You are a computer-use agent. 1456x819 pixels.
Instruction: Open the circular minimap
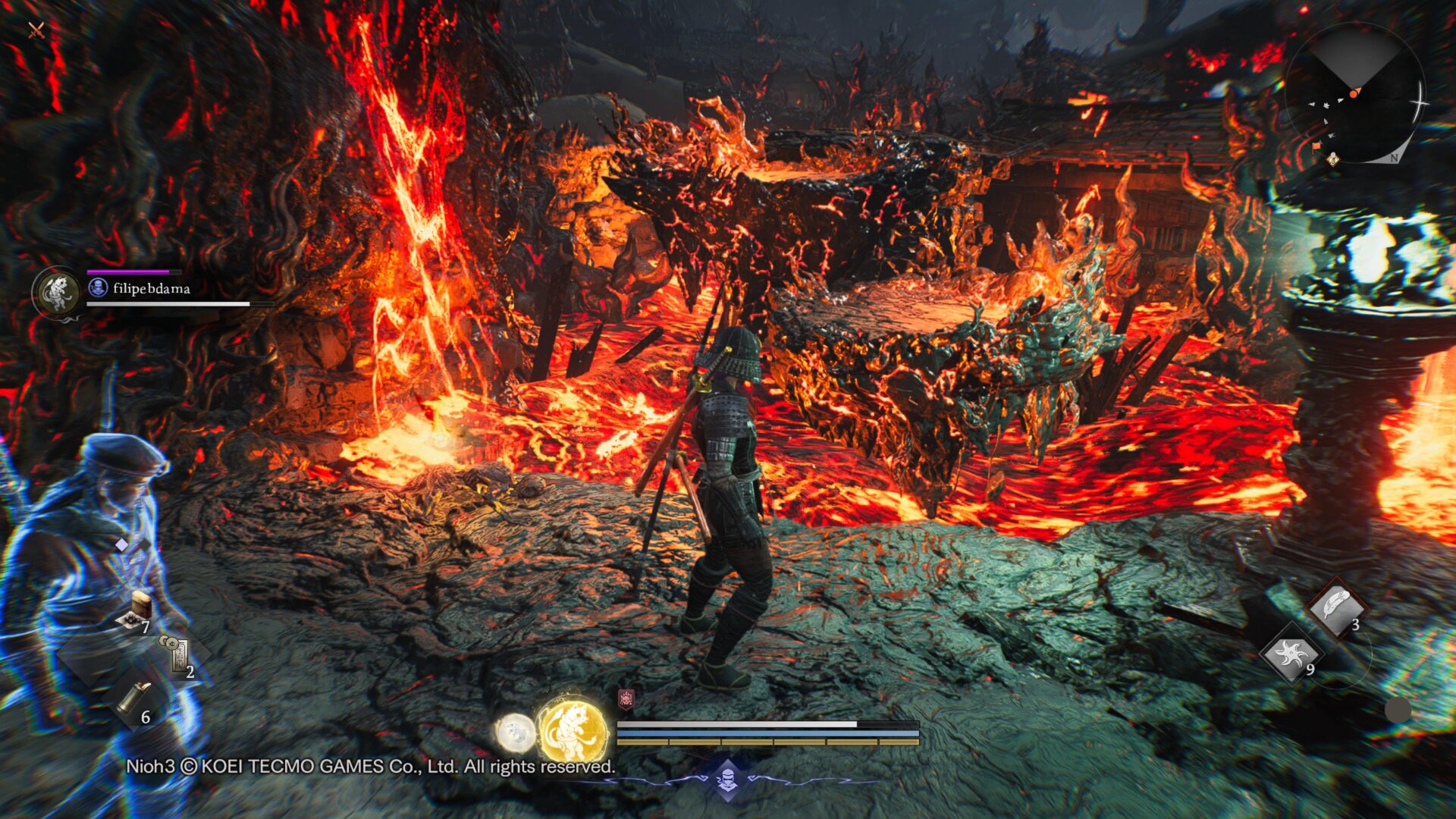(1355, 94)
